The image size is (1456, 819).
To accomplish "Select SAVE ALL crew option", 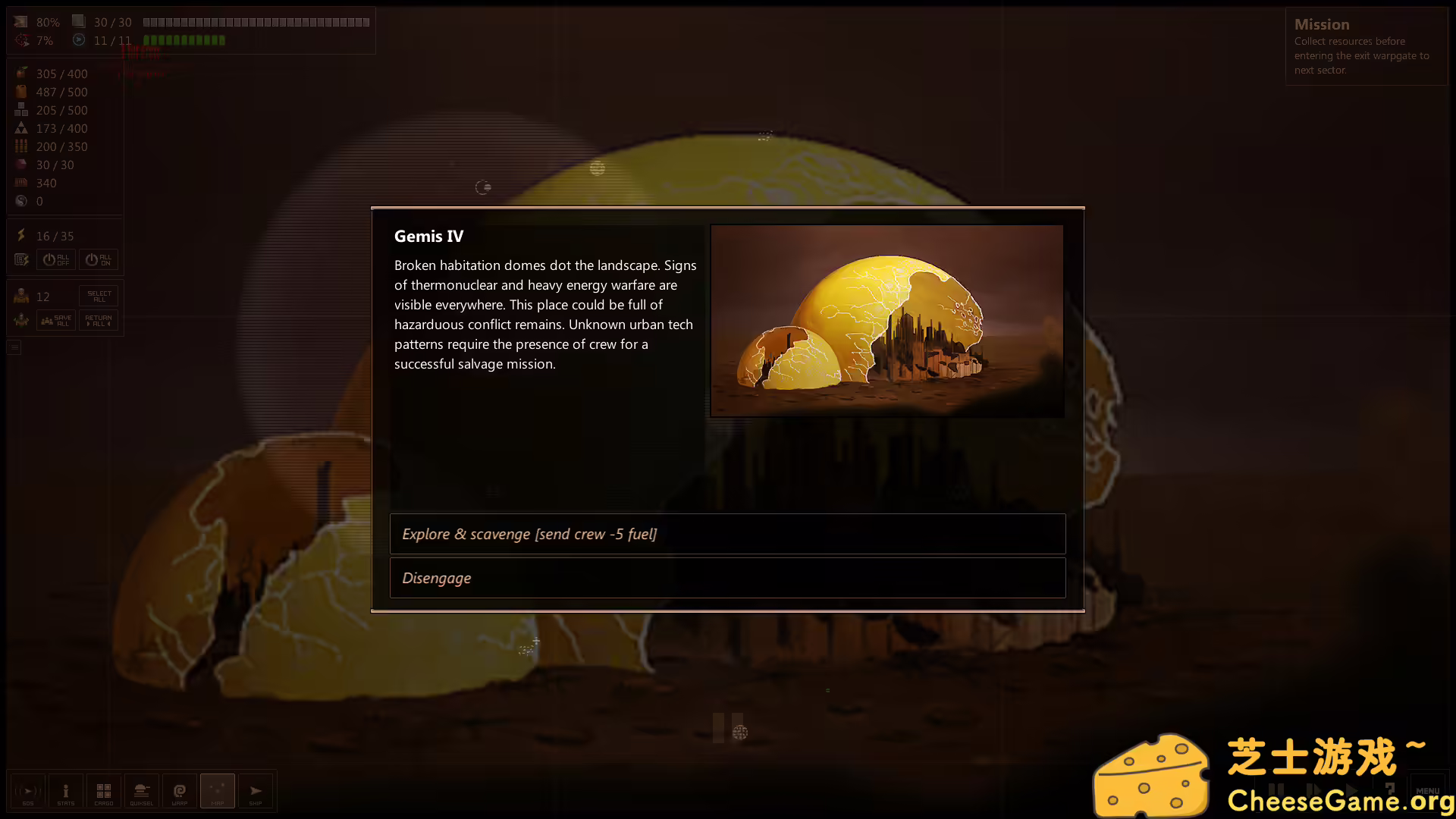I will click(55, 320).
